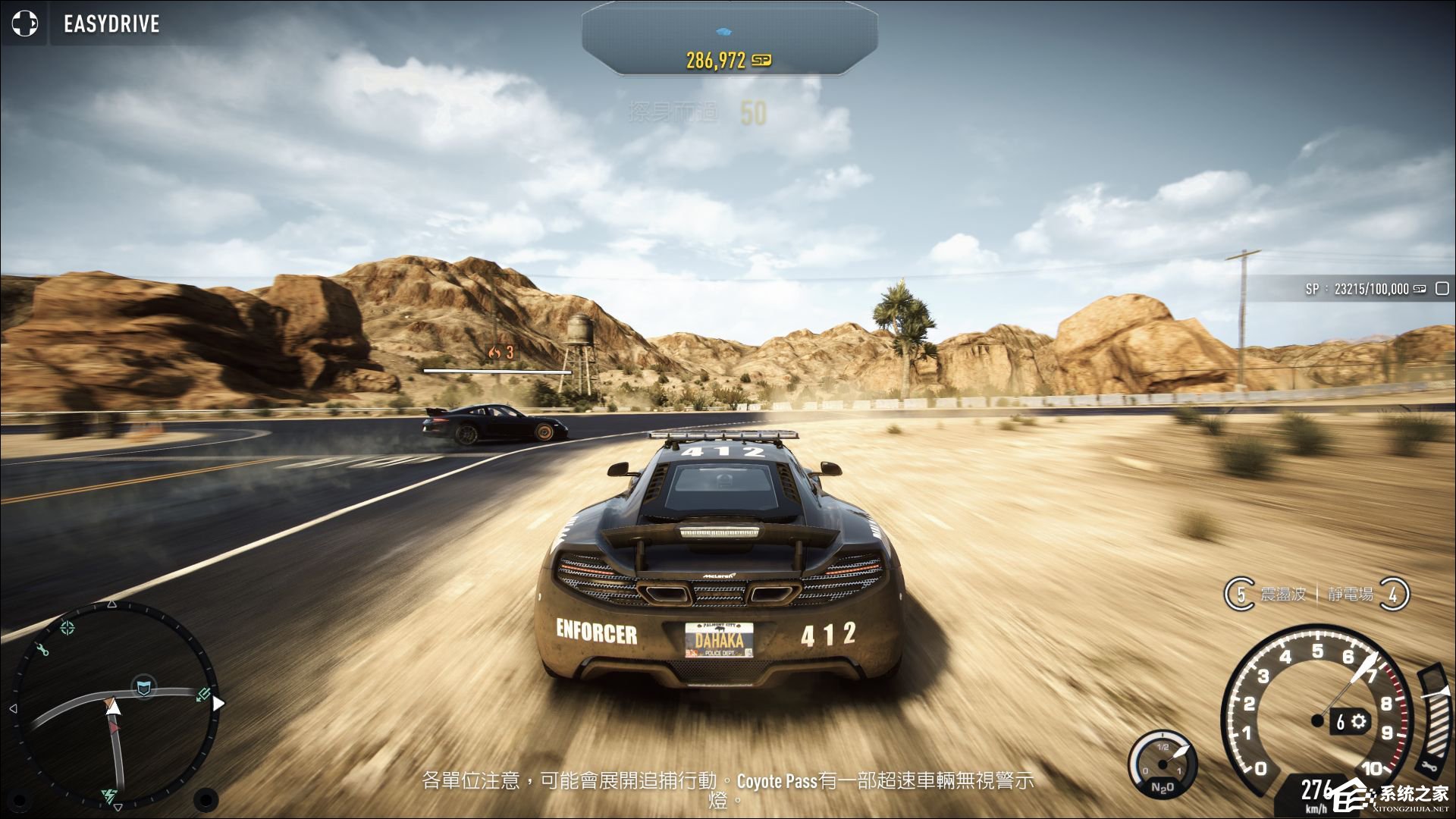Click the blue shield command post marker
1456x819 pixels.
pyautogui.click(x=143, y=688)
